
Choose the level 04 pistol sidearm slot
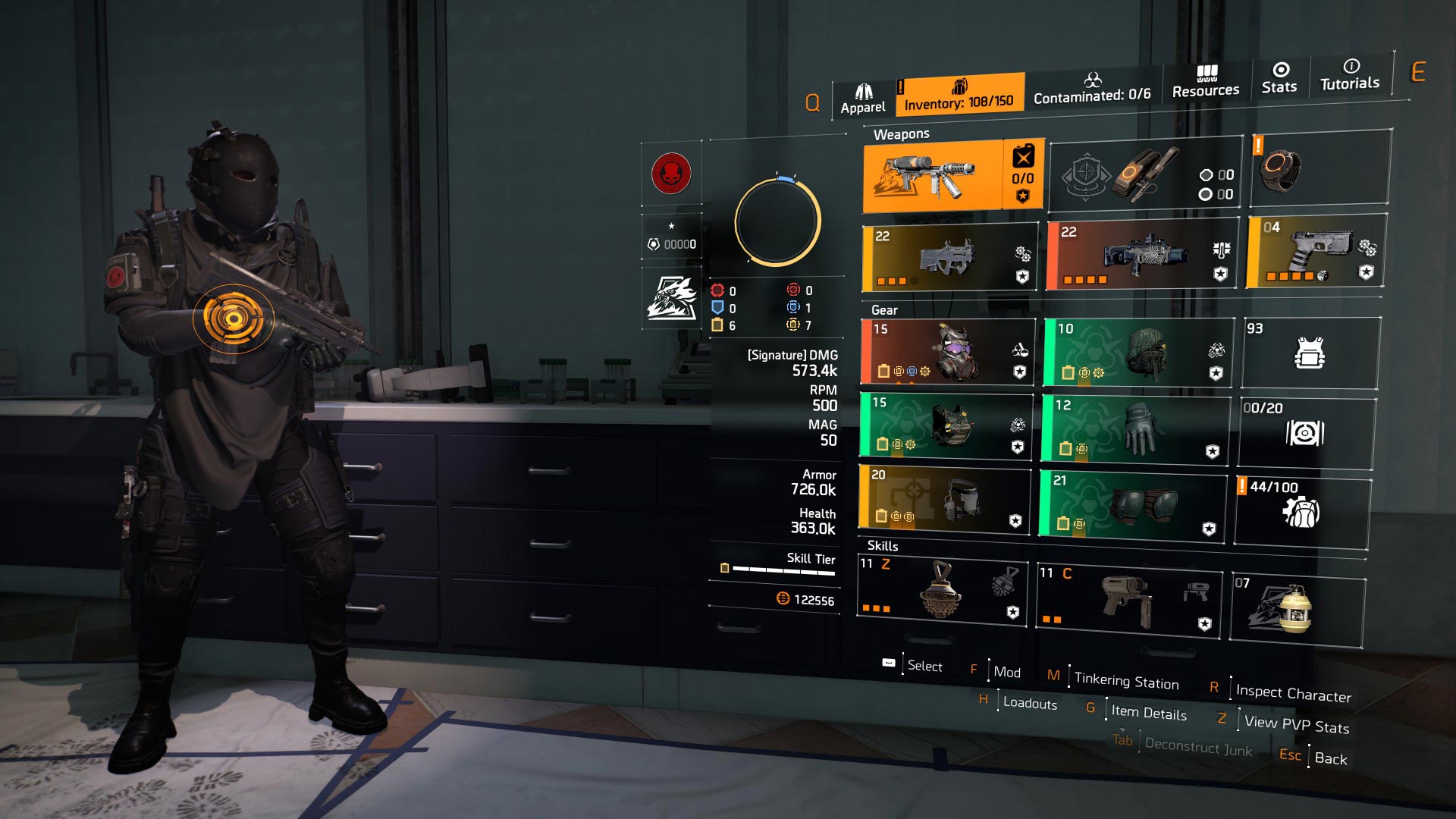coord(1315,252)
